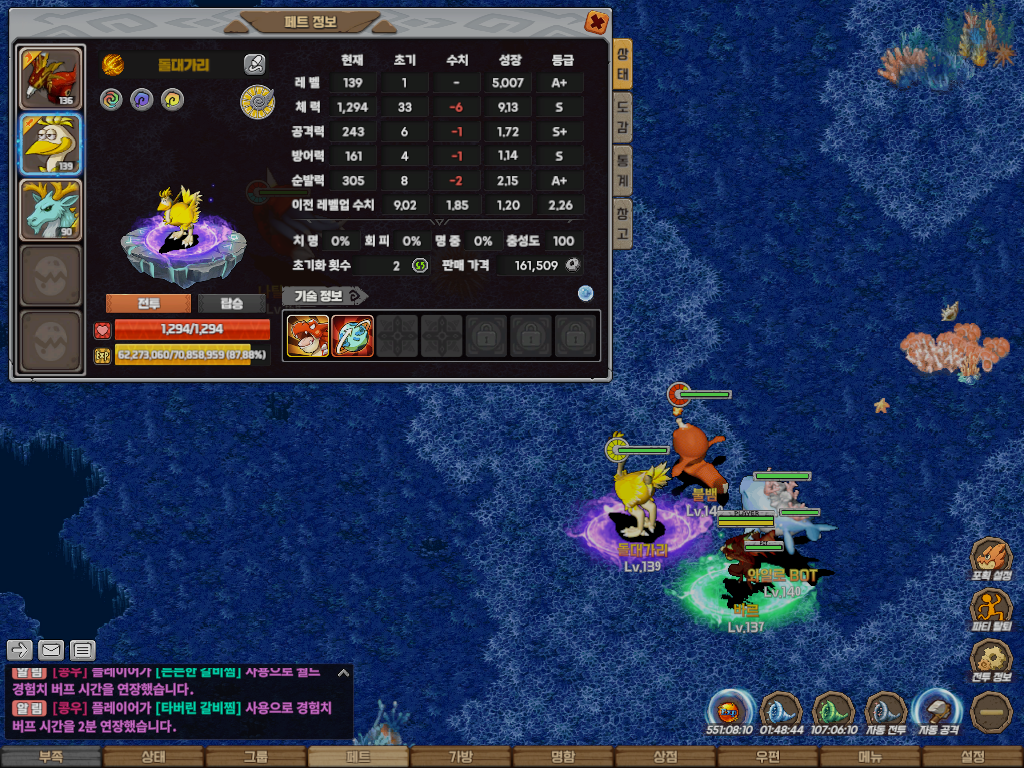Open the 포획 설정 capture settings
Screen dimensions: 1024x768
point(992,560)
